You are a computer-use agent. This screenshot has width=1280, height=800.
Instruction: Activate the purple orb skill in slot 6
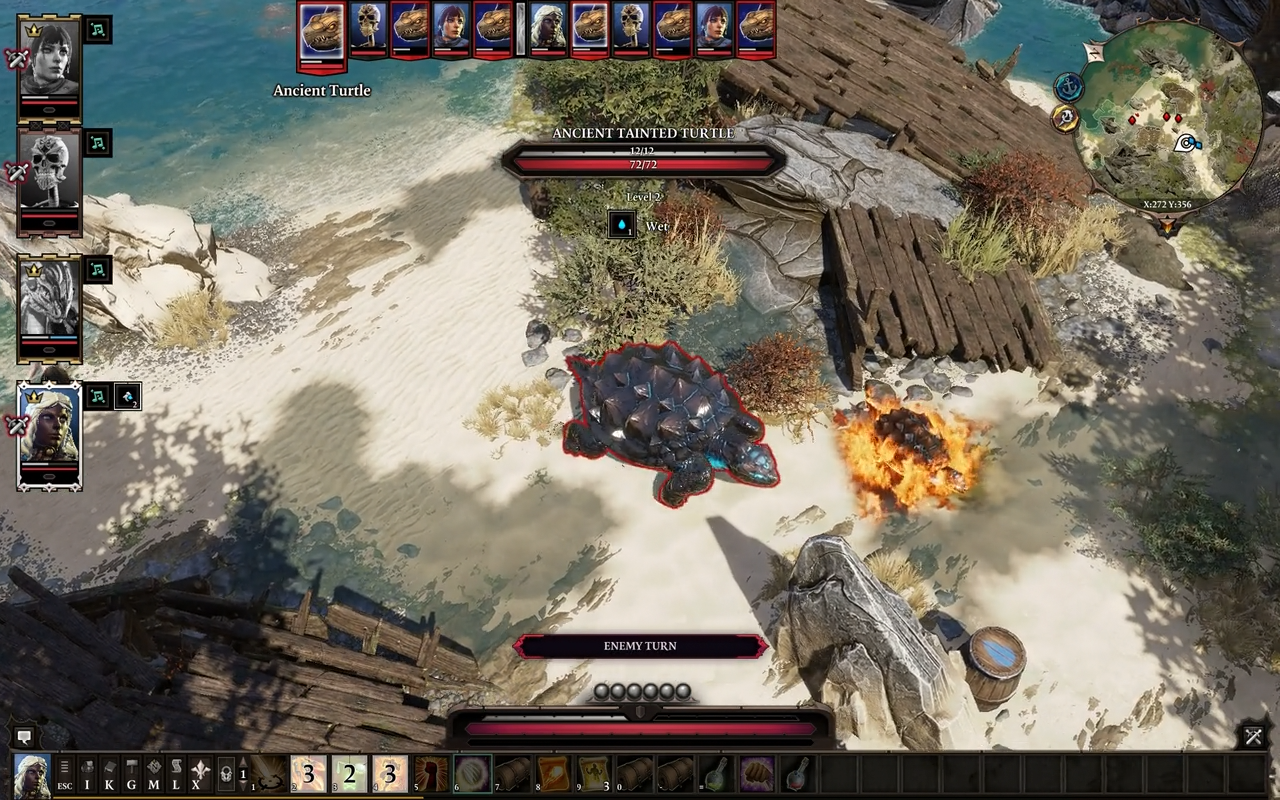[472, 774]
